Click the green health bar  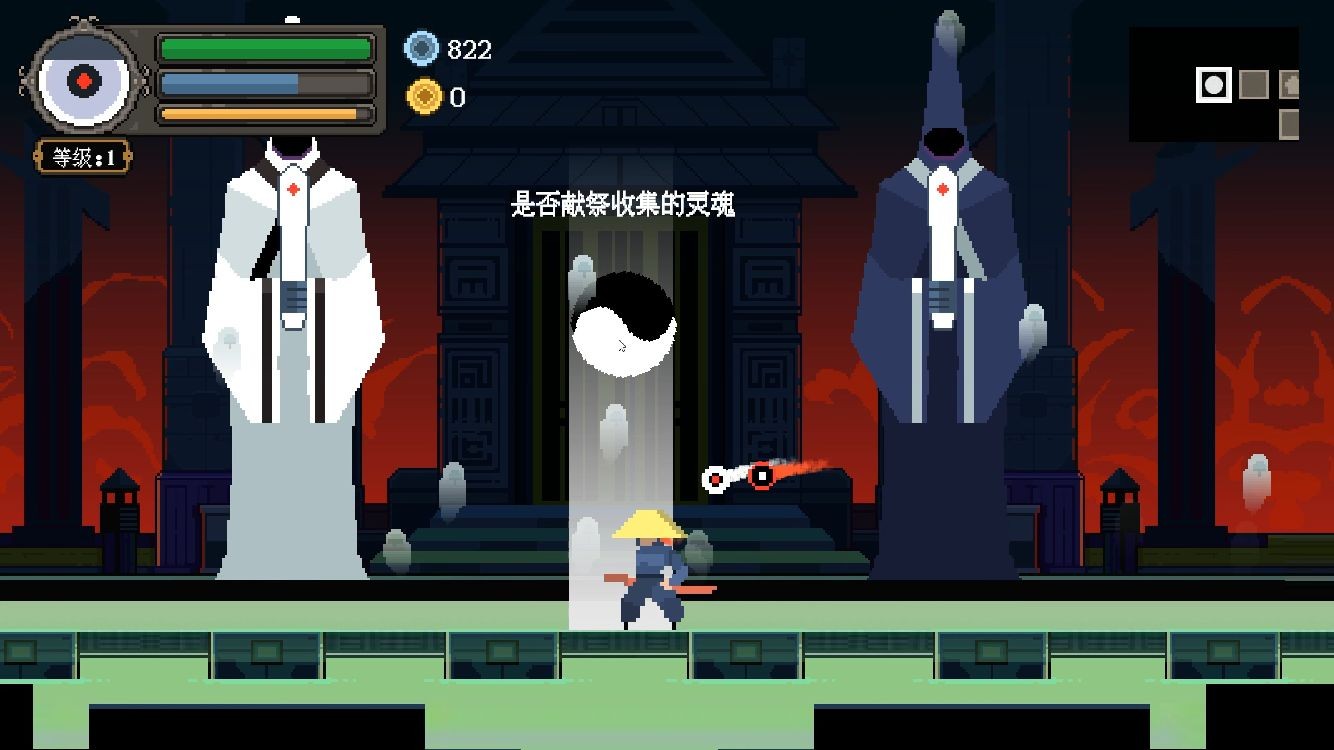click(265, 46)
